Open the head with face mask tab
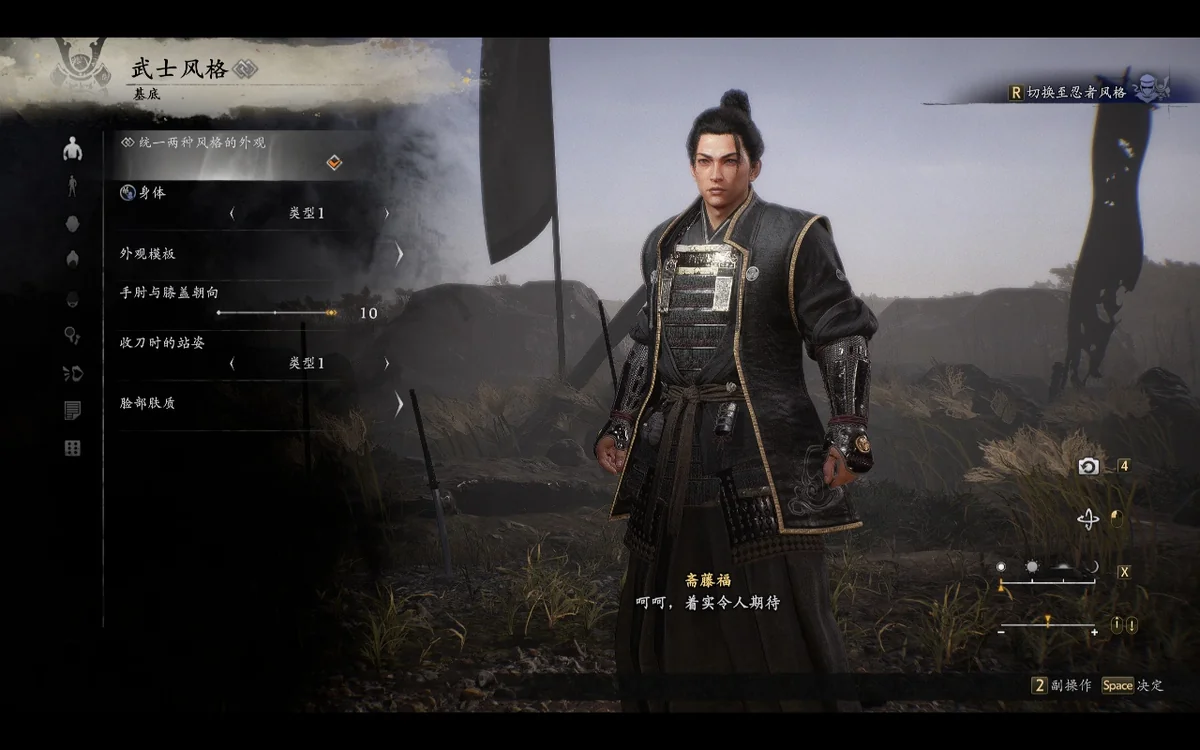Viewport: 1200px width, 750px height. (x=72, y=298)
